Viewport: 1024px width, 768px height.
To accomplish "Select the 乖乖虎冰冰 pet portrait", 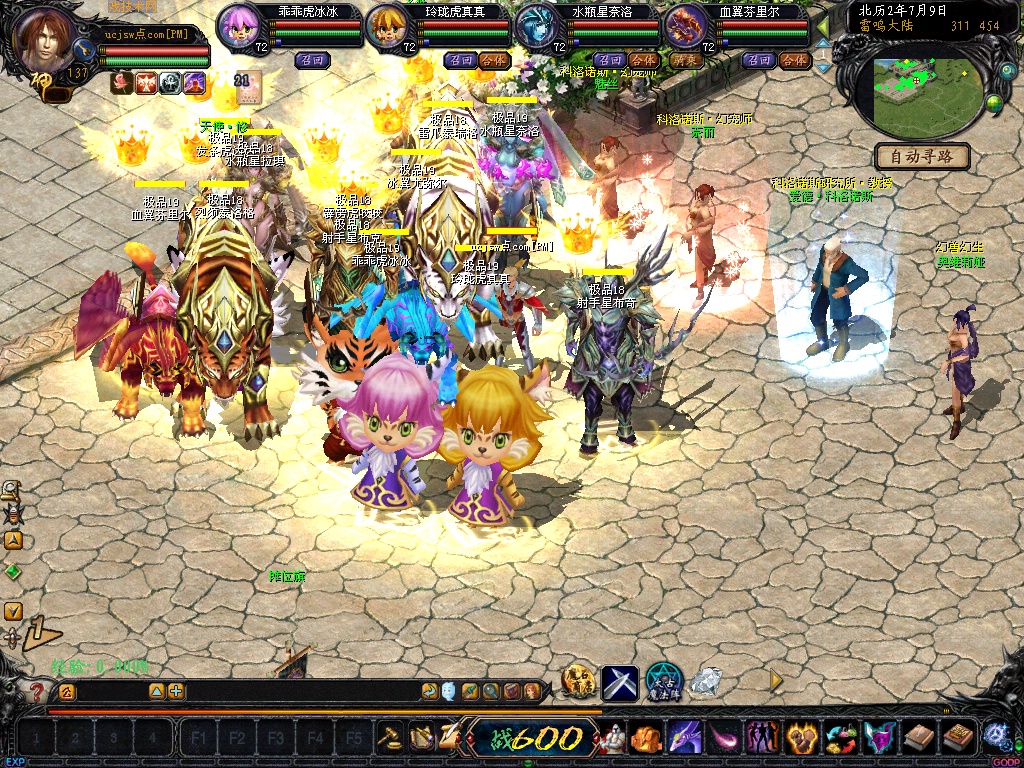I will (x=240, y=26).
